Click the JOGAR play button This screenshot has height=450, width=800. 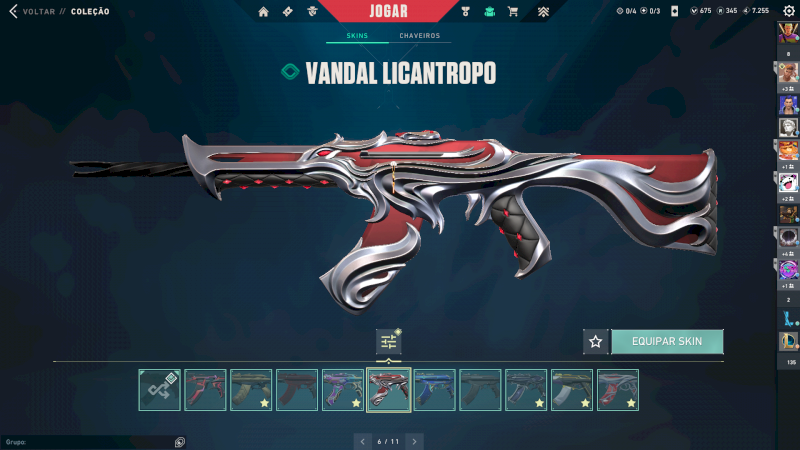coord(388,11)
